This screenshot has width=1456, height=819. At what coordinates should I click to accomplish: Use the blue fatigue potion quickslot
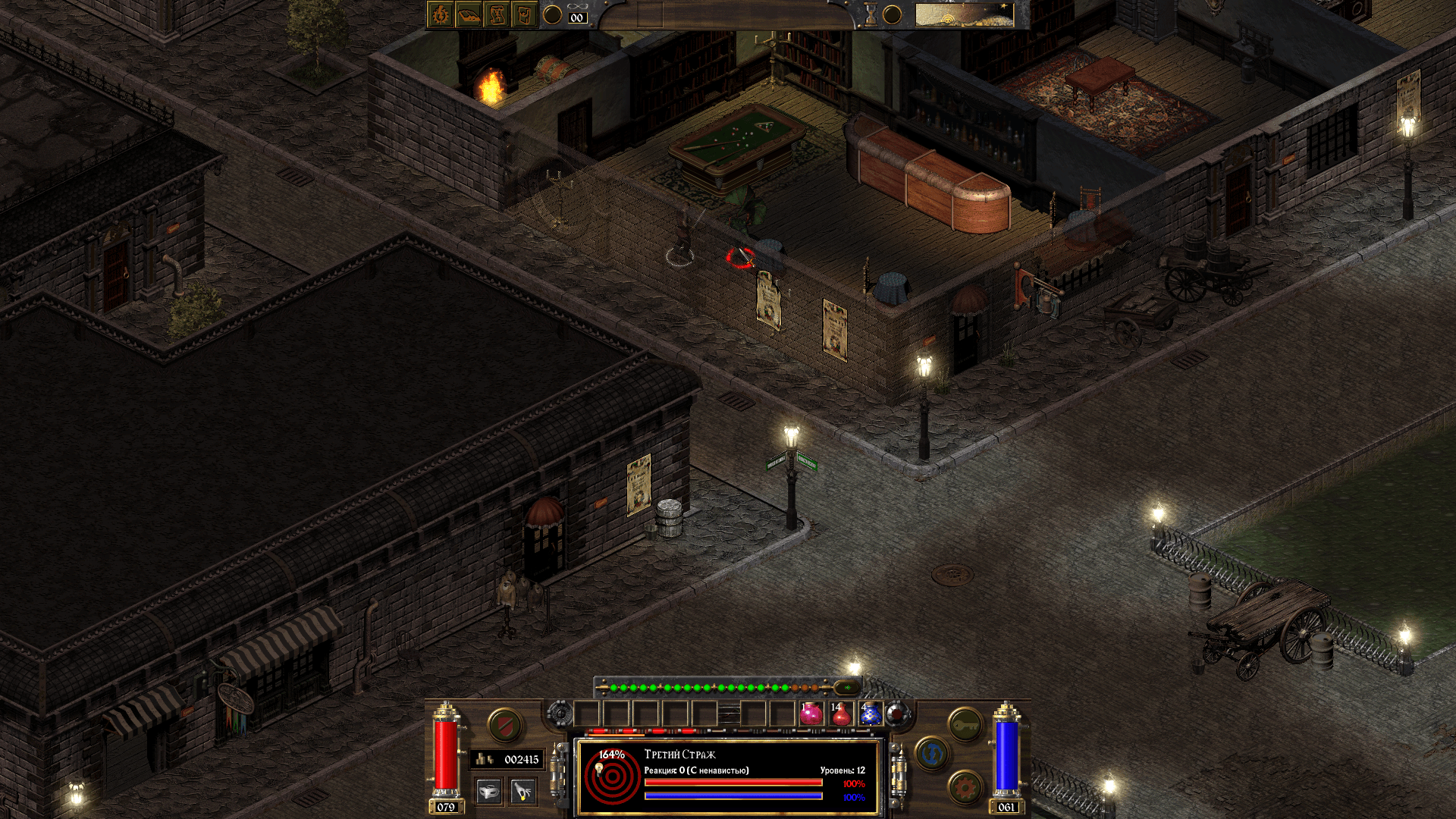(871, 716)
